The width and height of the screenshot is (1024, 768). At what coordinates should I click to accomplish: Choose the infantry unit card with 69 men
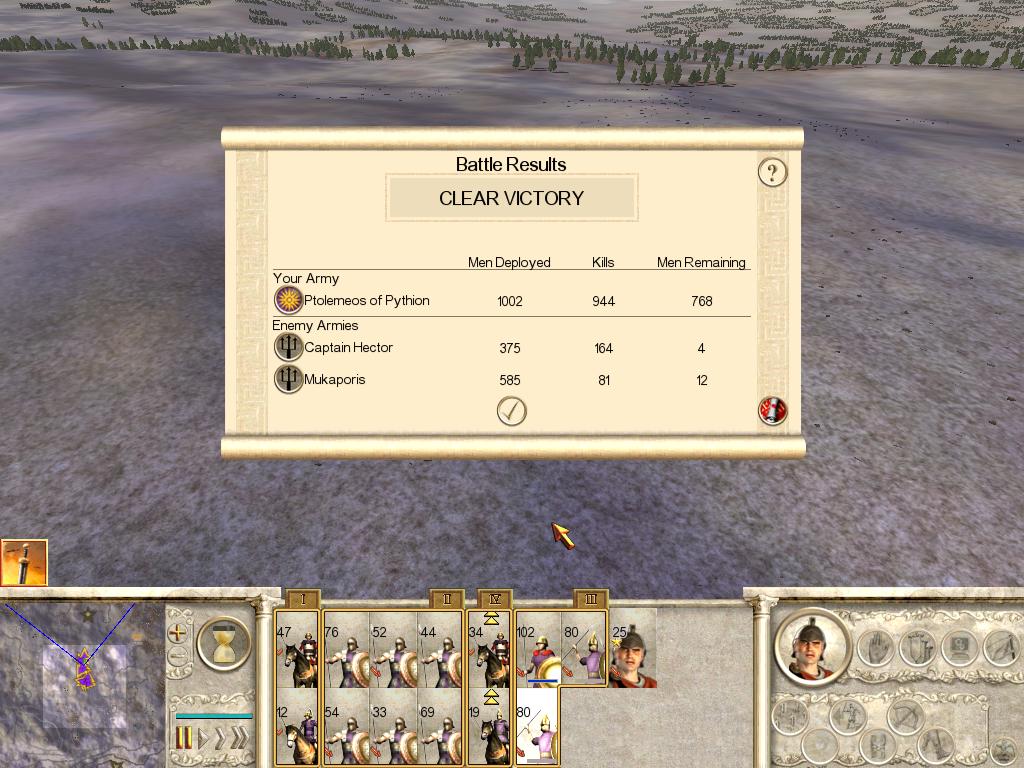click(x=441, y=727)
